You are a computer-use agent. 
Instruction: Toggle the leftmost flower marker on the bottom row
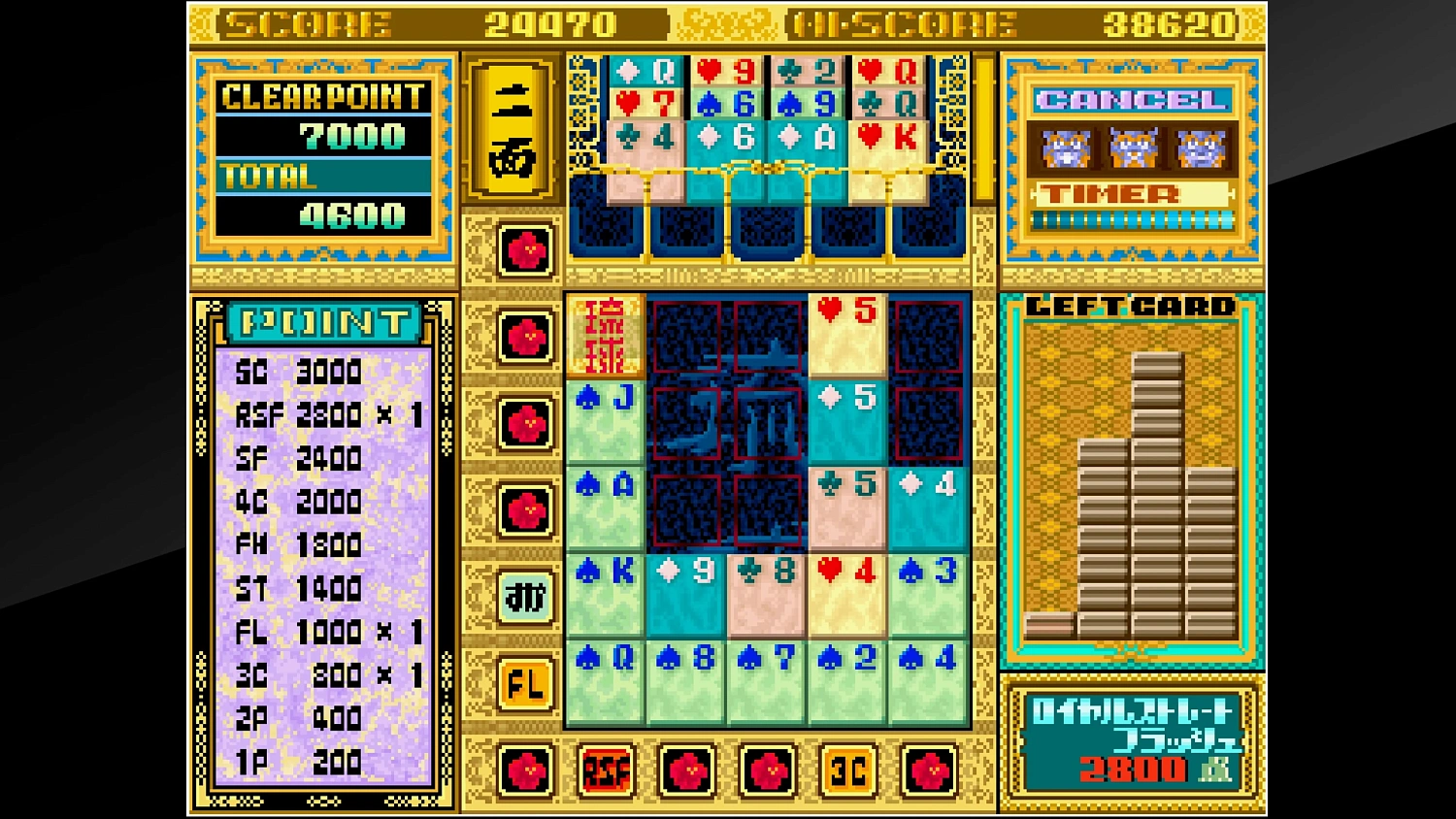click(524, 768)
